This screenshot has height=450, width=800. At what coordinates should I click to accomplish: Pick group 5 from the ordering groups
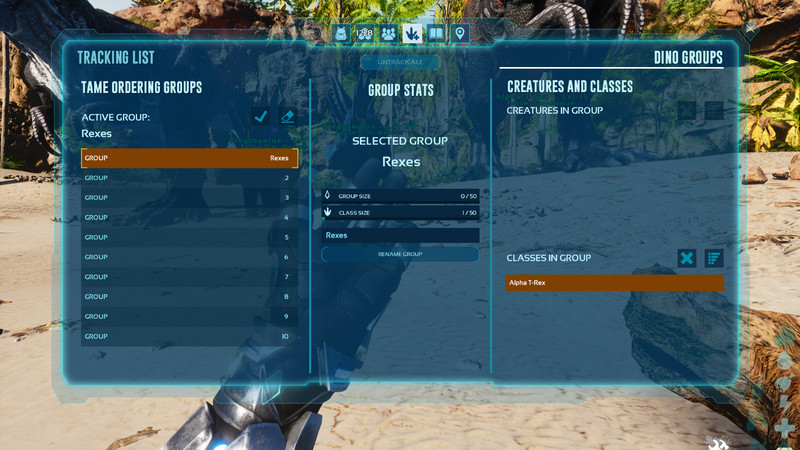click(189, 237)
